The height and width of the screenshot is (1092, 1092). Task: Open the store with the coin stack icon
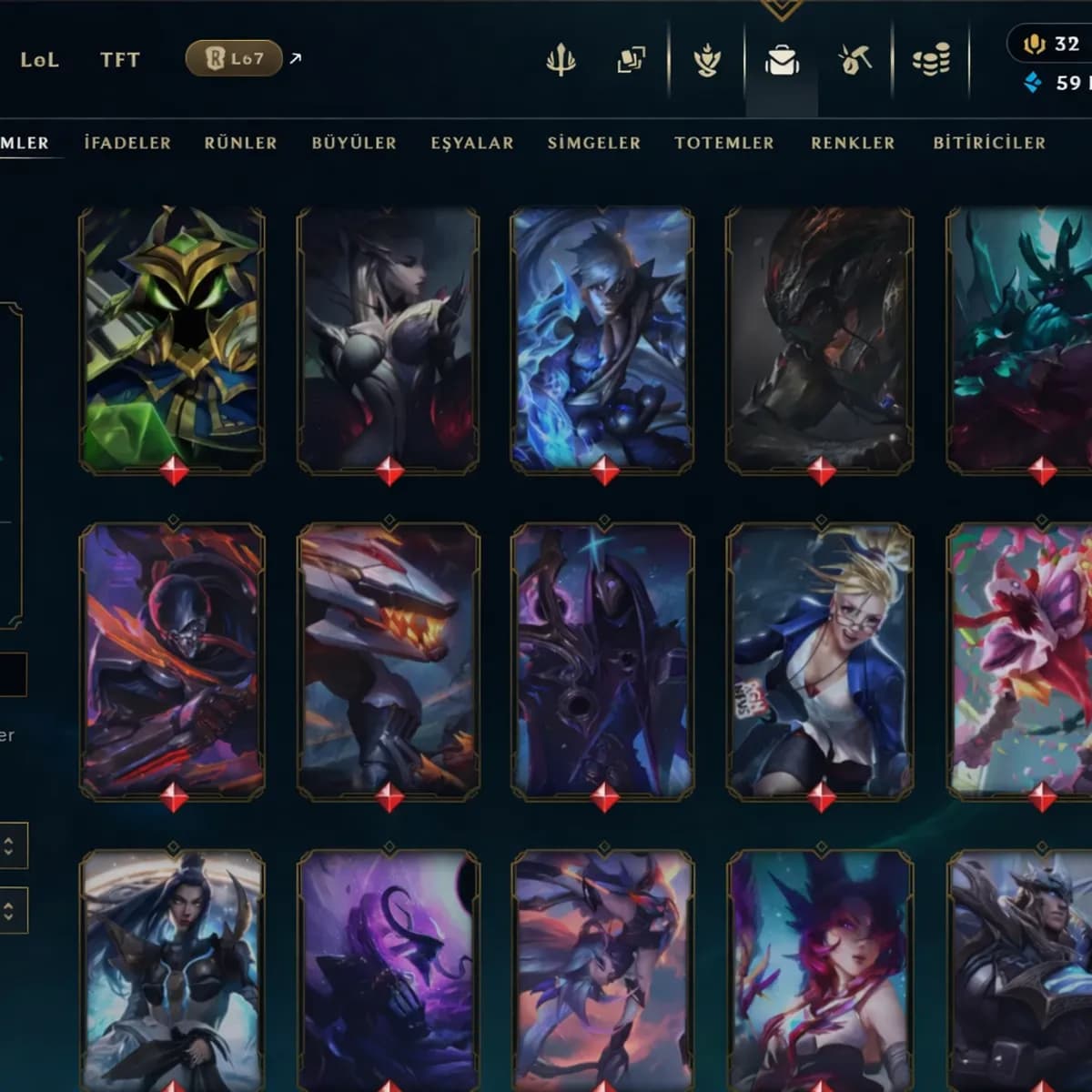pyautogui.click(x=931, y=61)
